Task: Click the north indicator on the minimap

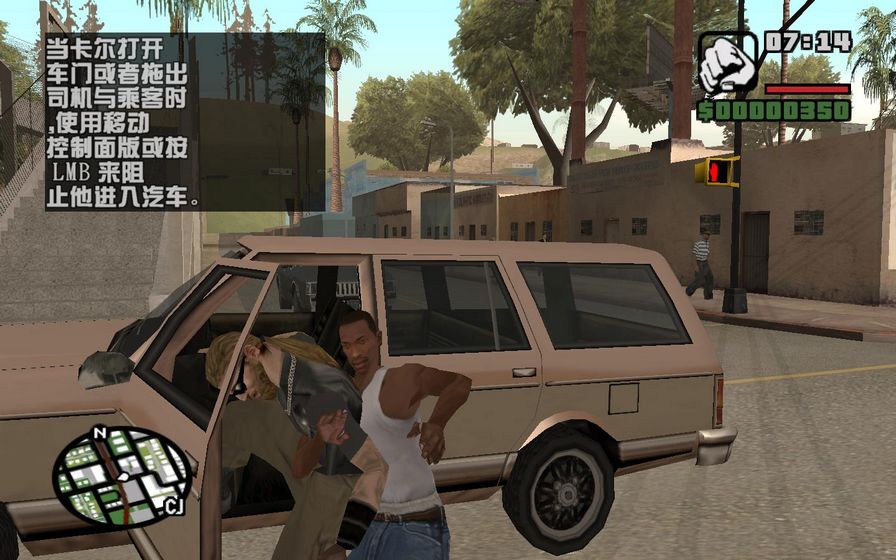Action: click(x=99, y=433)
